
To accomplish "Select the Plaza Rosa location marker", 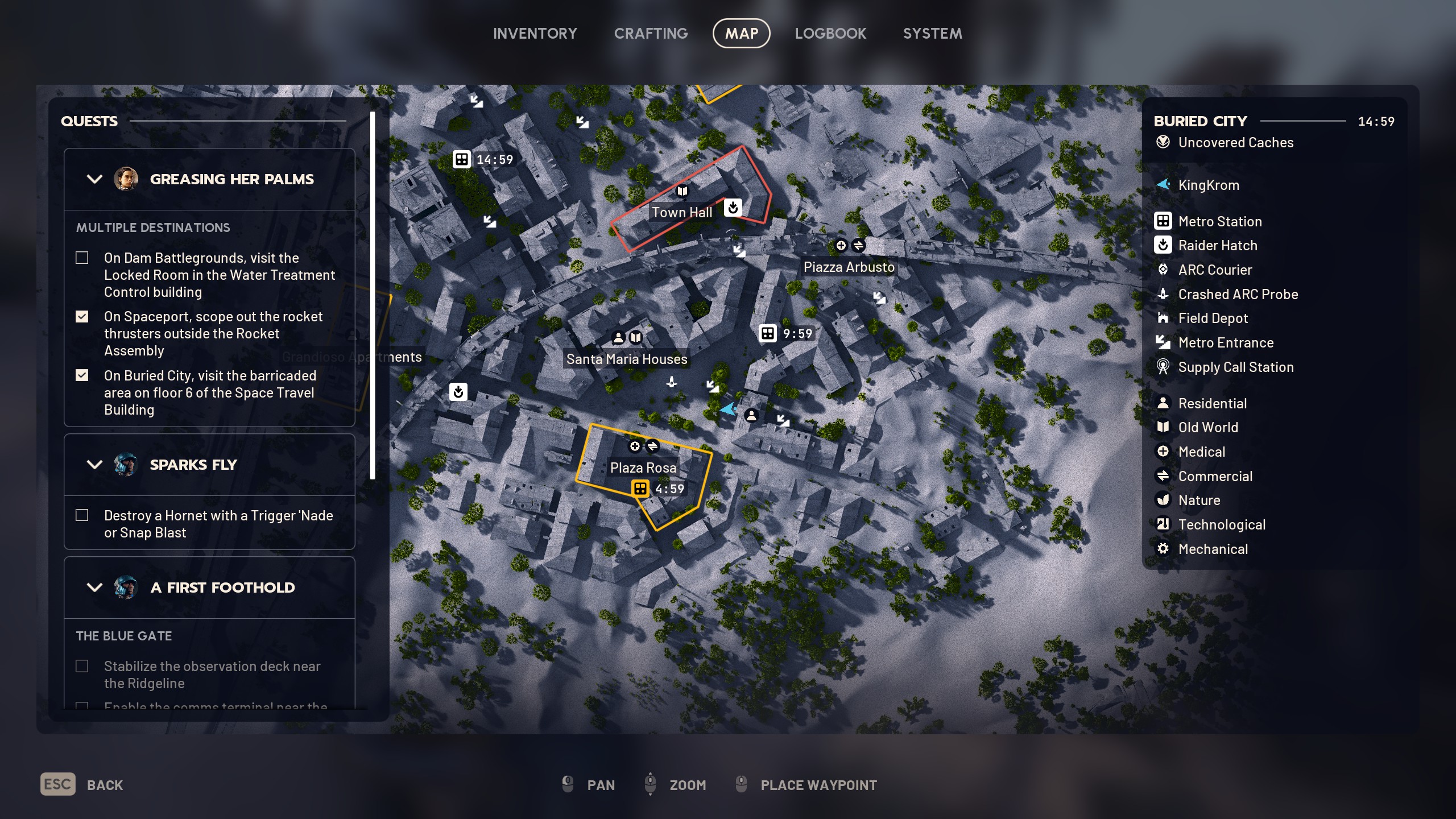I will 643,468.
